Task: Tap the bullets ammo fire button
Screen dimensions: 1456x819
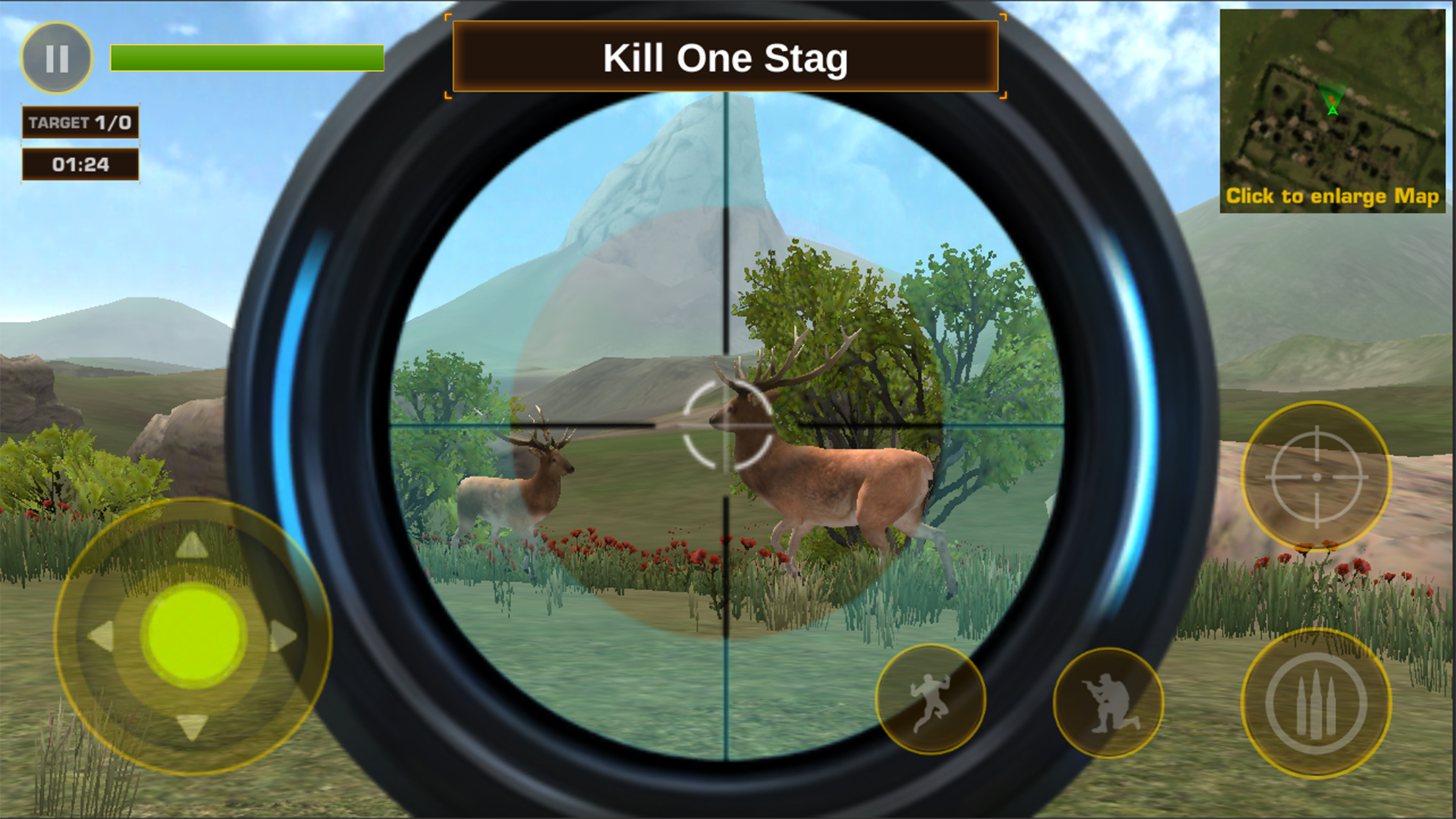Action: (x=1316, y=704)
